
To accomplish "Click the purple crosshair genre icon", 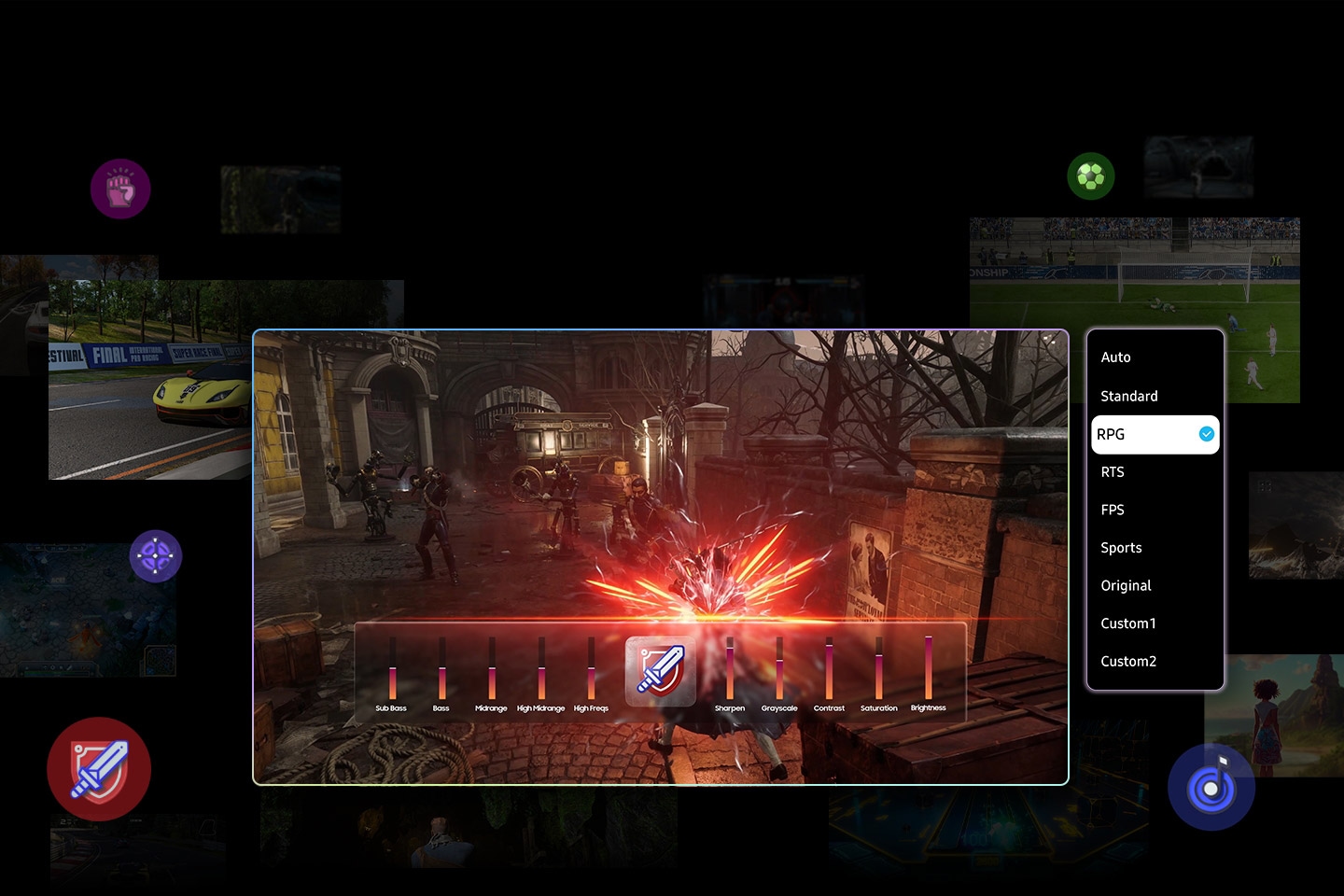I will (156, 556).
